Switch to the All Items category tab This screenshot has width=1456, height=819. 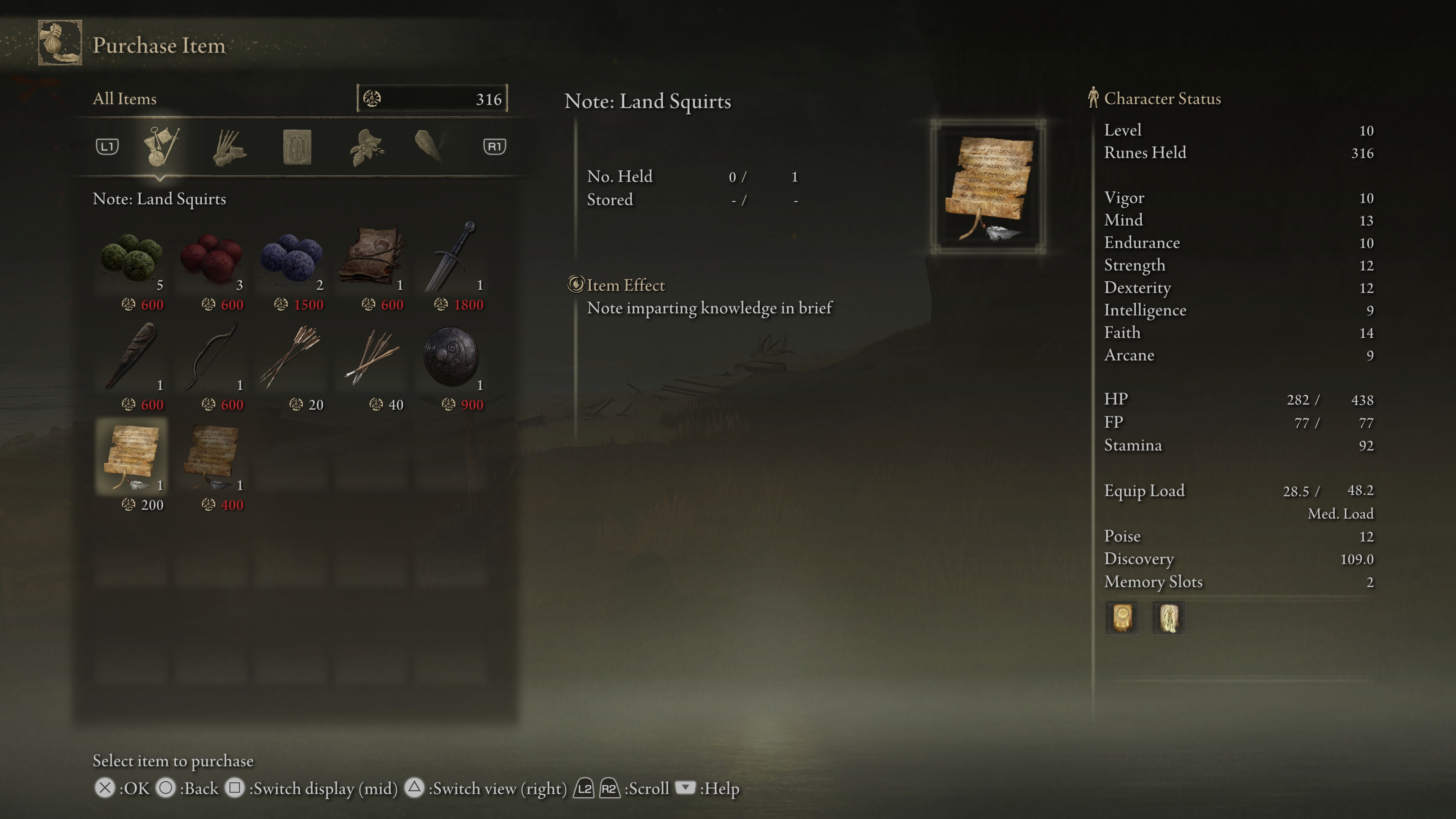161,146
